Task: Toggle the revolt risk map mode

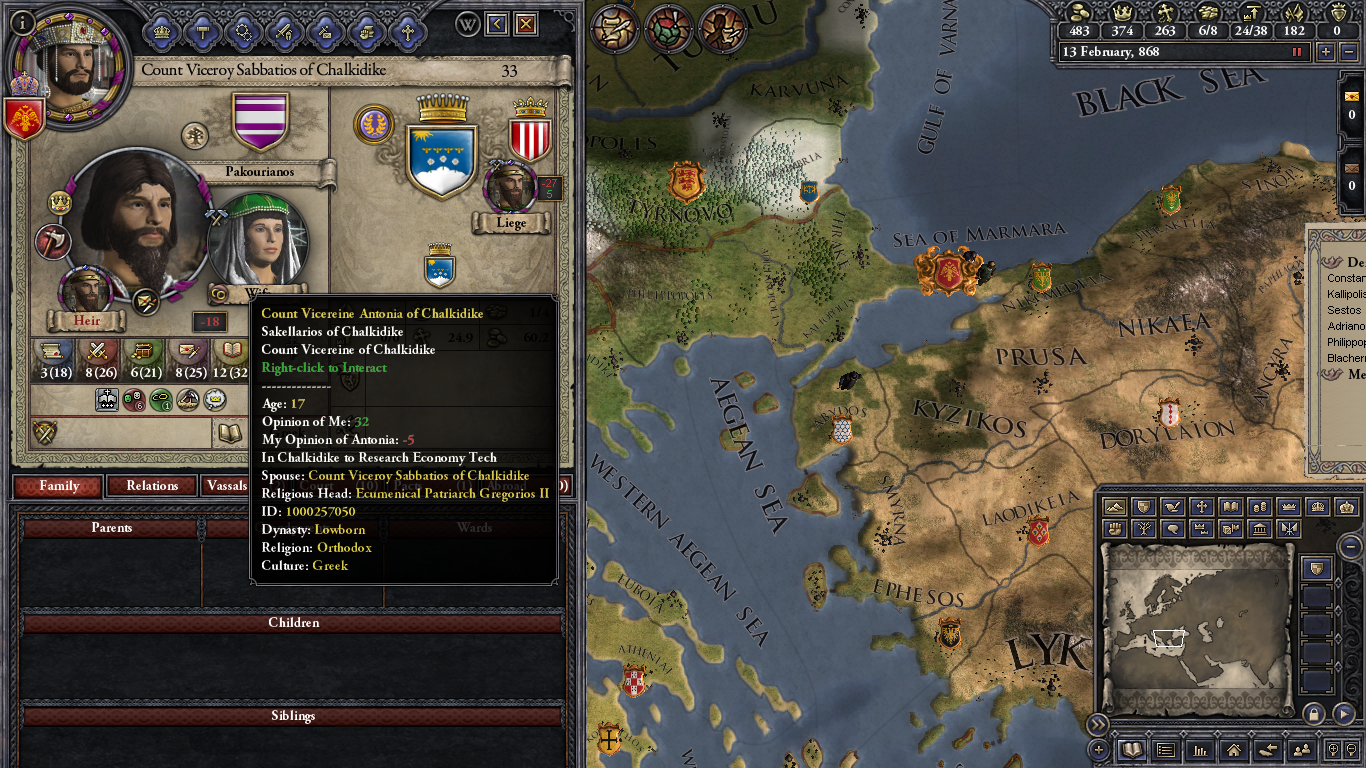Action: [1114, 529]
